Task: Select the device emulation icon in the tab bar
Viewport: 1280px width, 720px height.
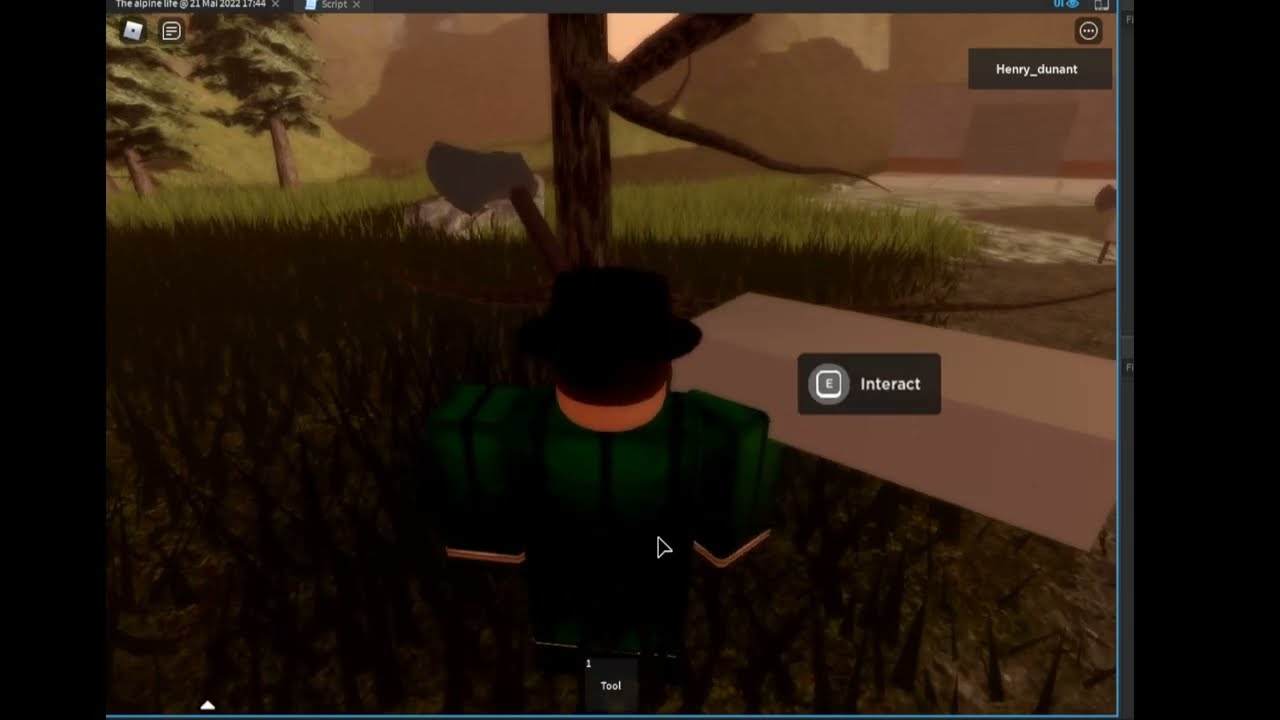Action: 1102,4
